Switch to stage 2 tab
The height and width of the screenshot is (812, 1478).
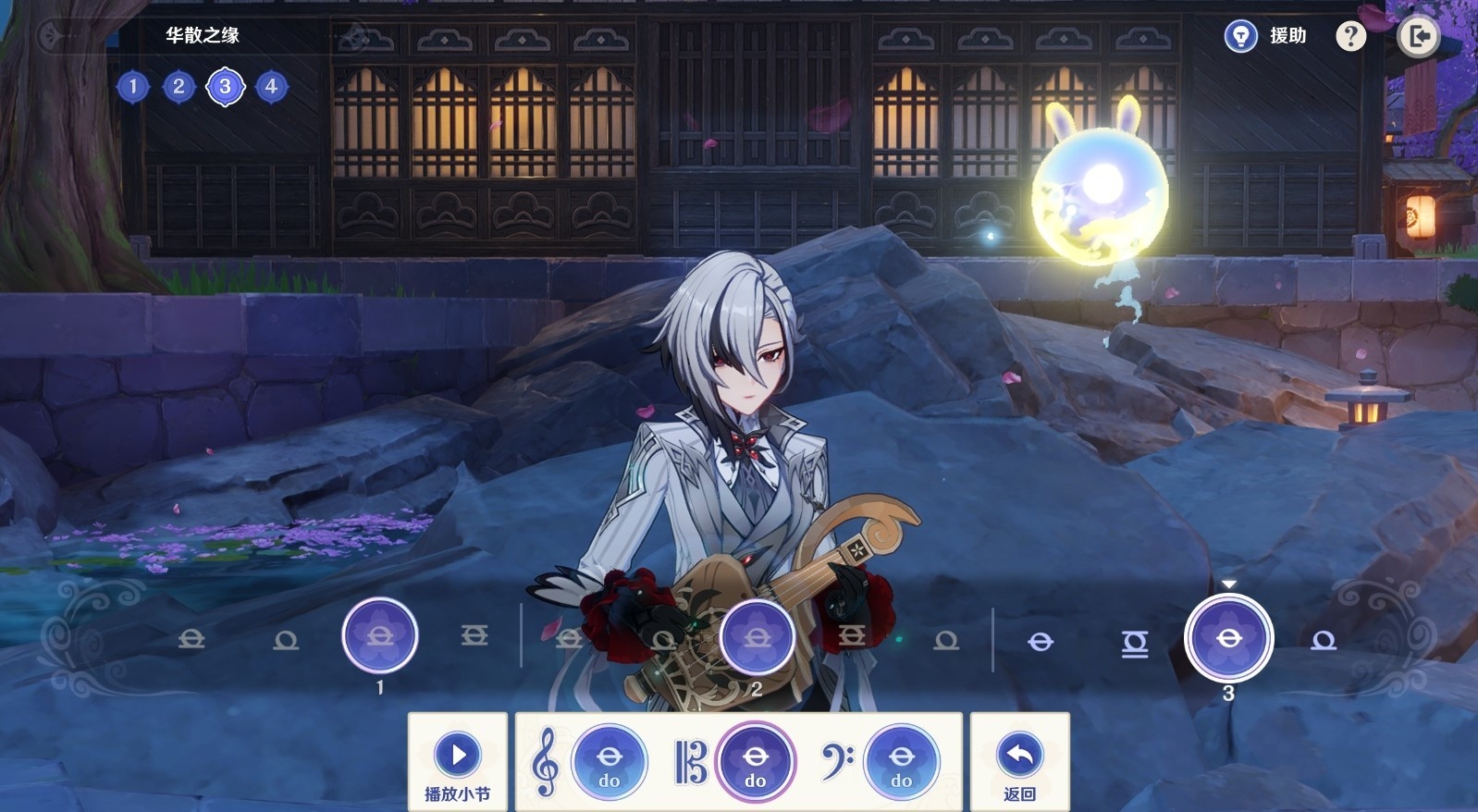[x=179, y=87]
